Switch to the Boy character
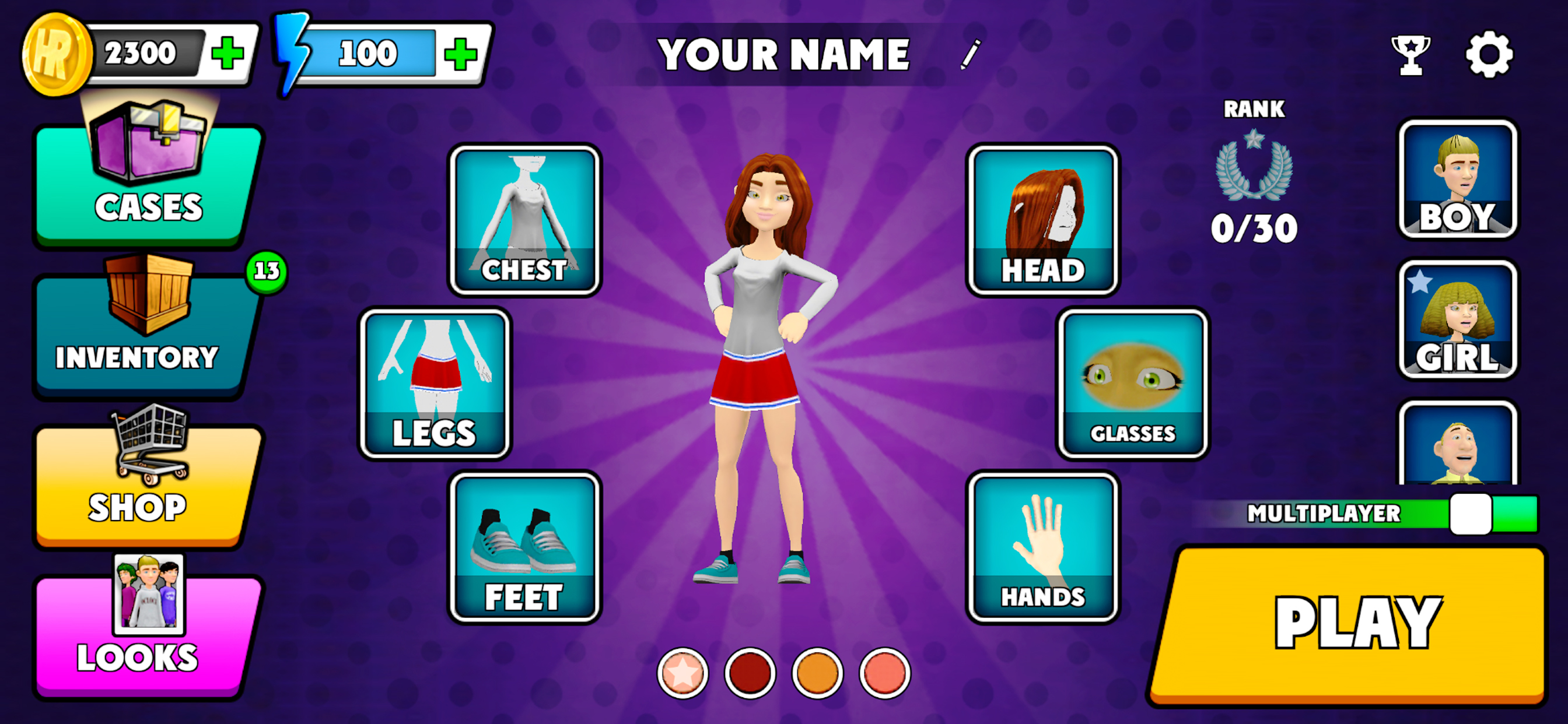This screenshot has height=724, width=1568. point(1457,178)
